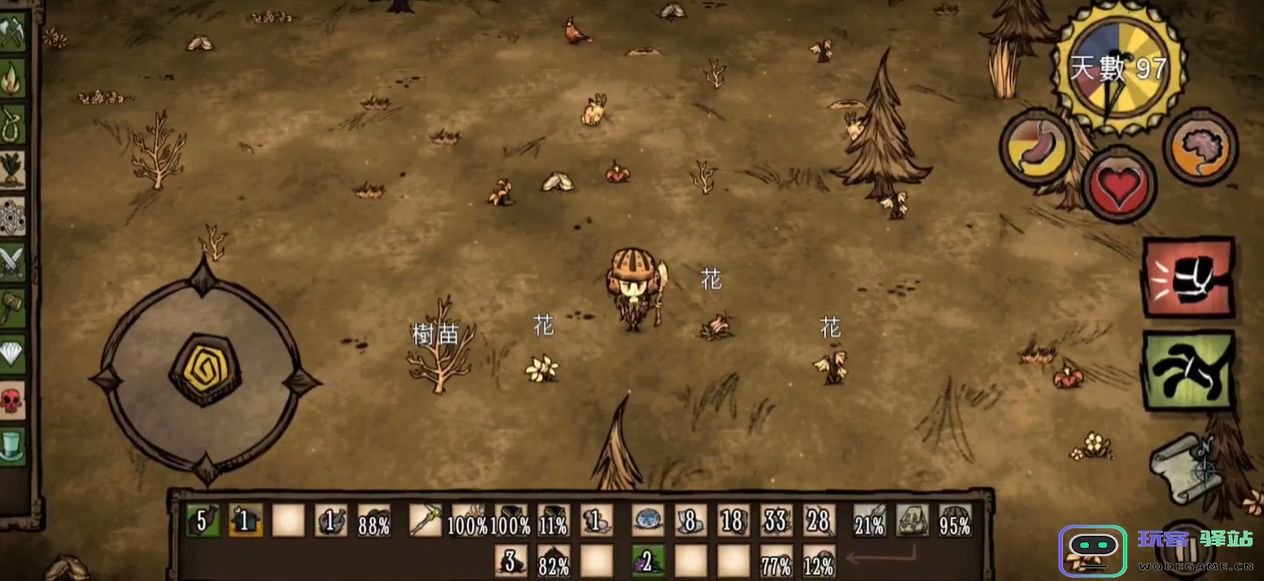Switch to the green top hat Dress tab
Screen dimensions: 1264x581
(x=13, y=446)
